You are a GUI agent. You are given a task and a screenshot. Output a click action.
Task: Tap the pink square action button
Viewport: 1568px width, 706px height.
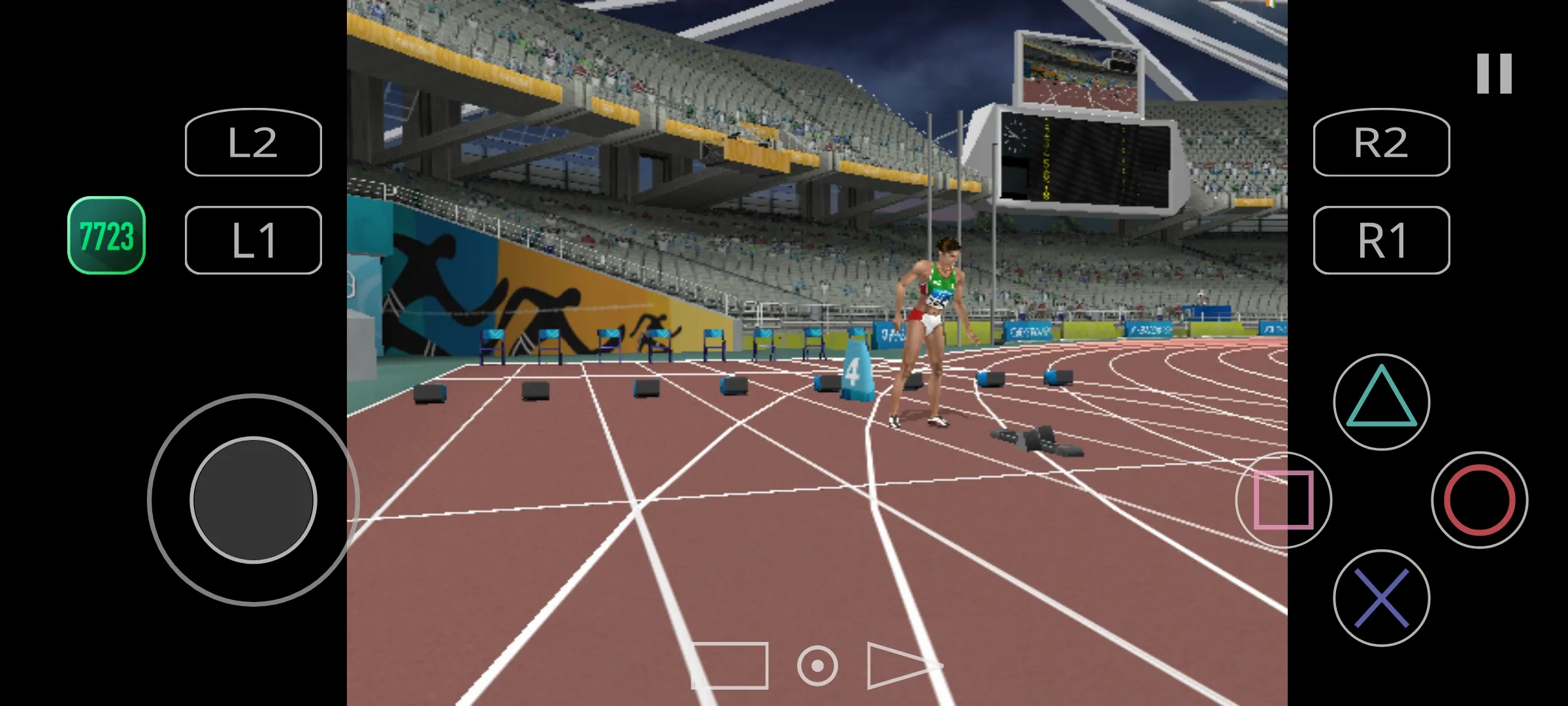pyautogui.click(x=1283, y=499)
